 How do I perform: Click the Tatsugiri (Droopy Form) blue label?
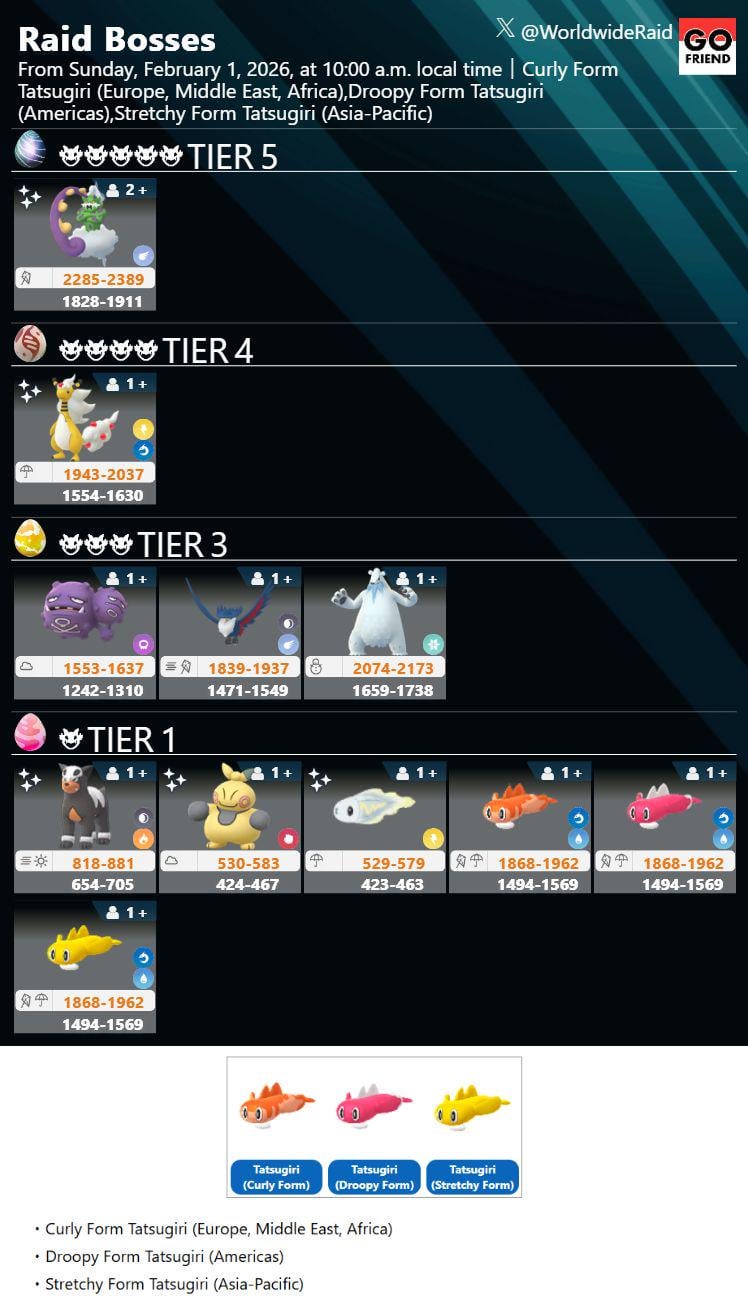click(x=374, y=1177)
